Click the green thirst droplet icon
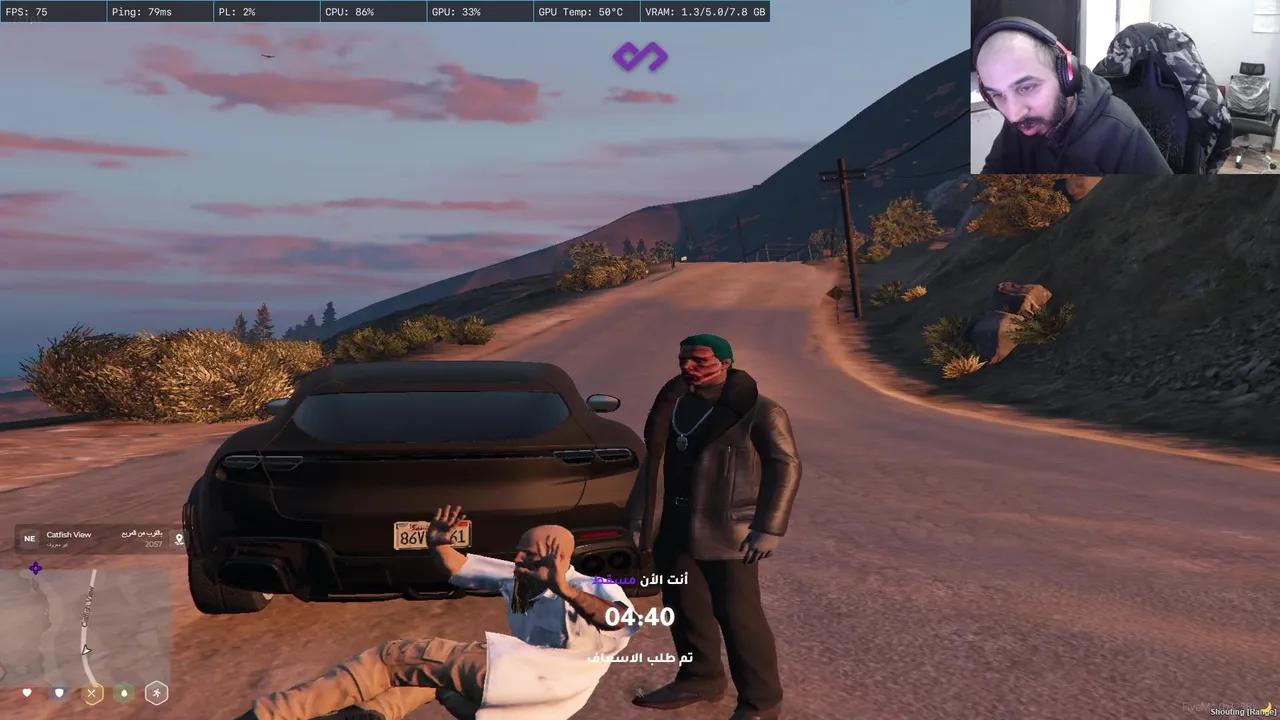Viewport: 1280px width, 720px height. click(x=124, y=692)
